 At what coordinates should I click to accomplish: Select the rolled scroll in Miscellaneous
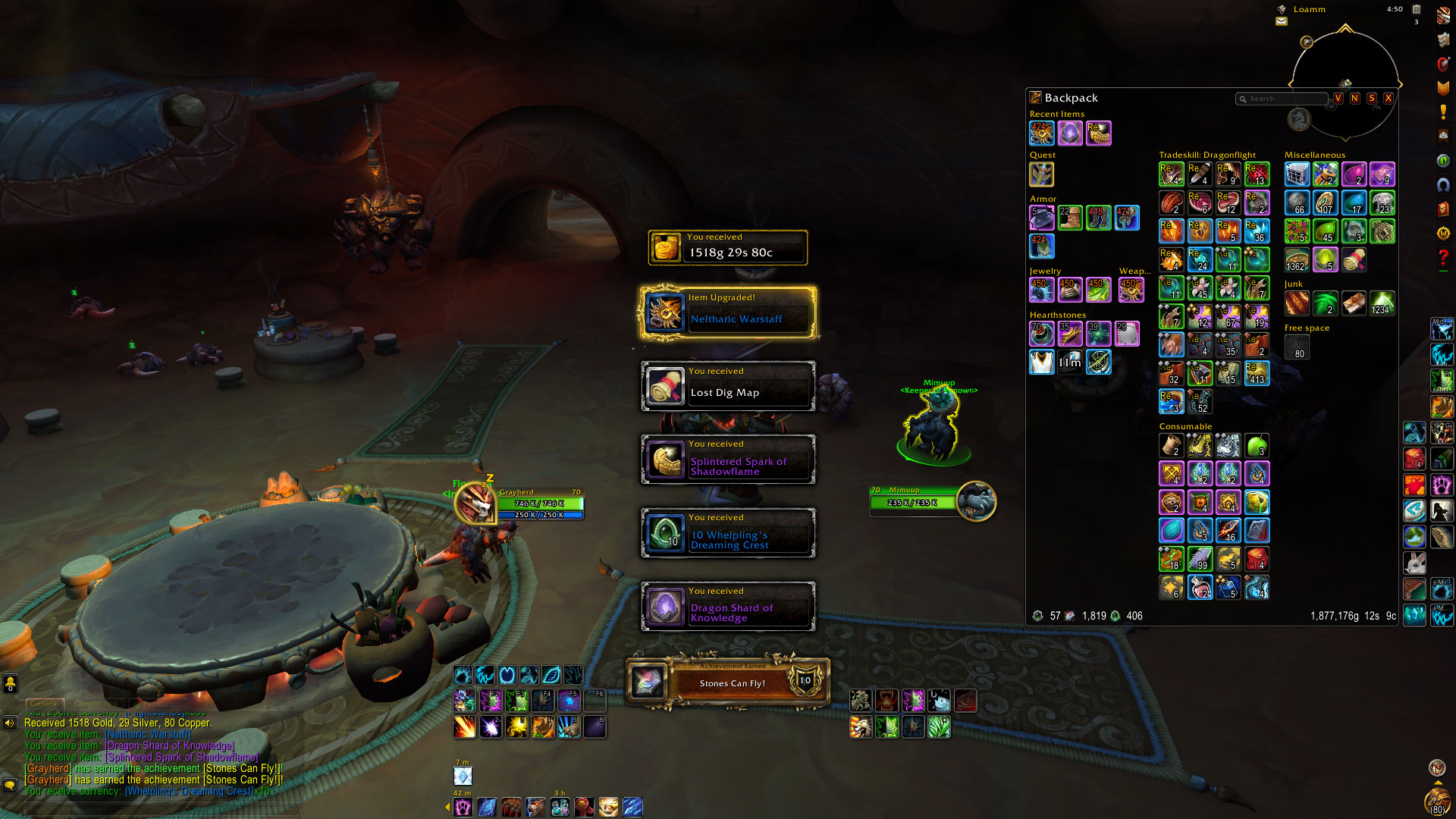tap(1354, 260)
